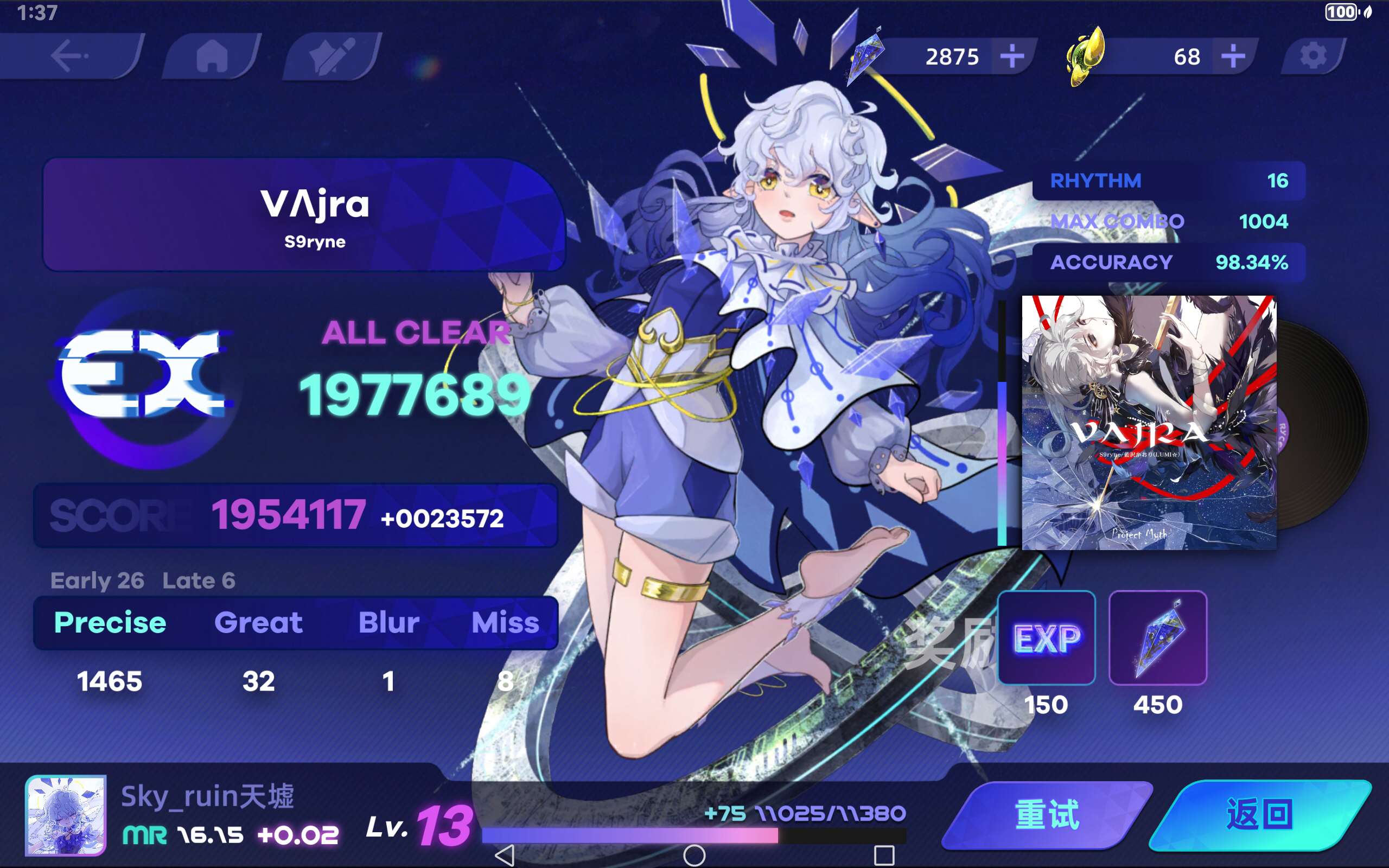Click the crystal shard reward icon
Screen dimensions: 1389x868
pyautogui.click(x=1157, y=639)
